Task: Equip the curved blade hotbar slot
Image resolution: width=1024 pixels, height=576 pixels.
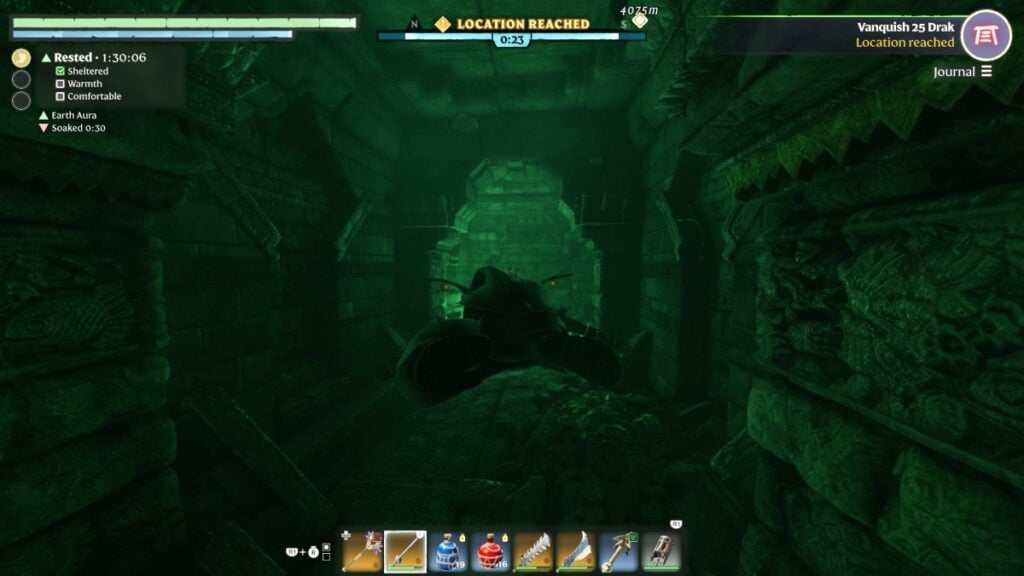Action: point(577,551)
